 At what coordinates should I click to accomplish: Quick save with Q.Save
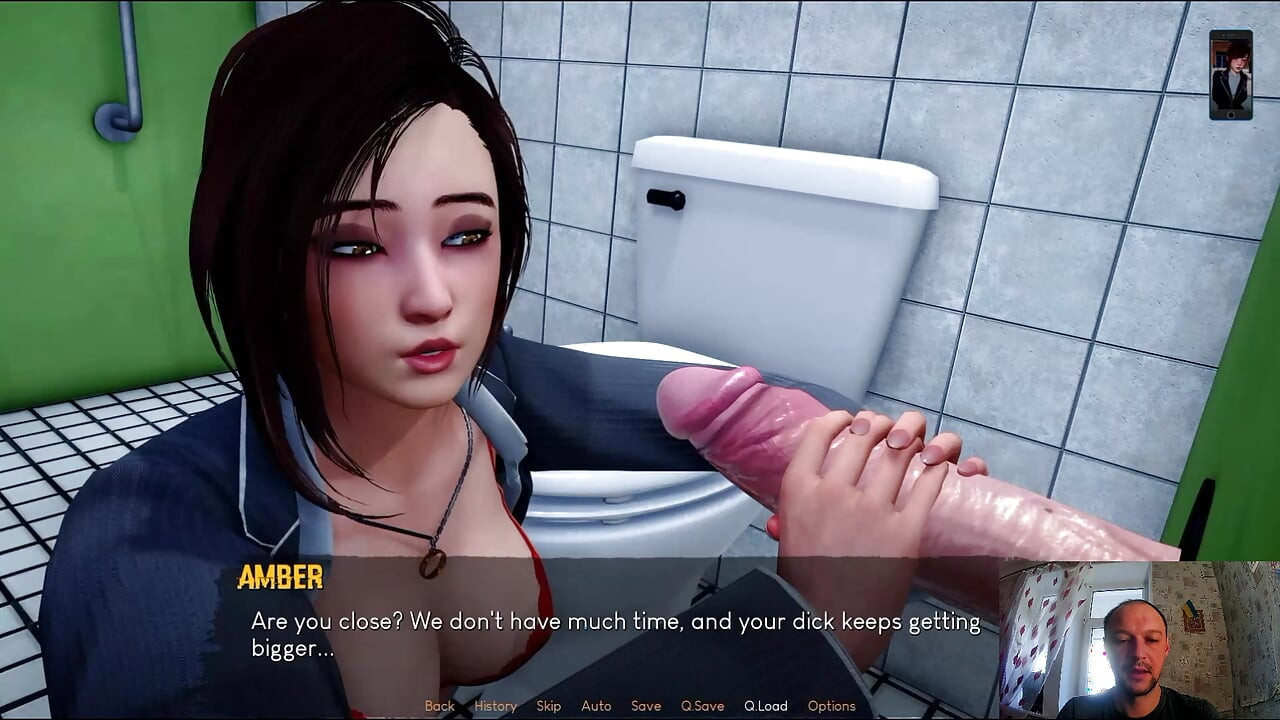[x=702, y=706]
